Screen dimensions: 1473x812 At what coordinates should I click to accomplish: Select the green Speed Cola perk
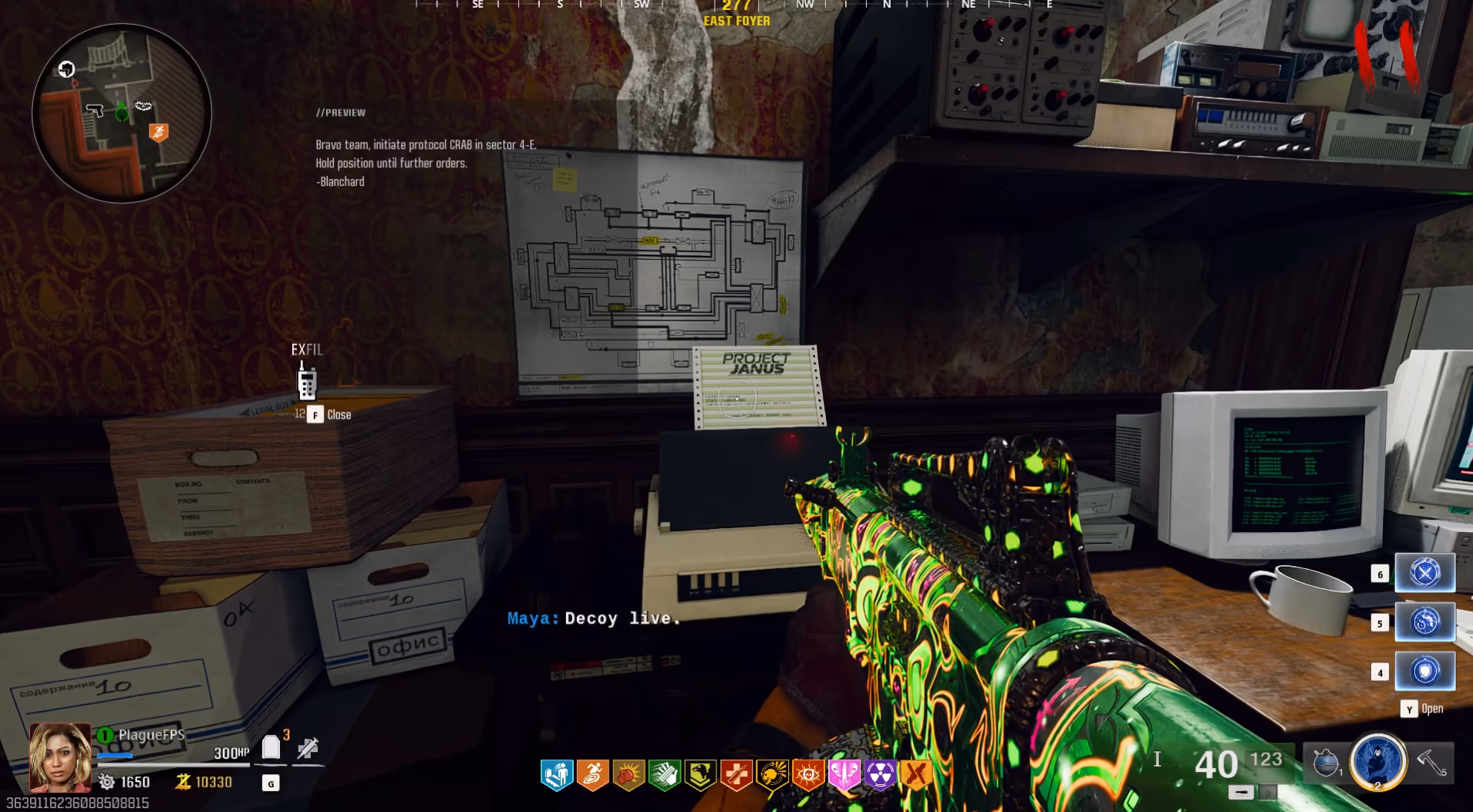tap(664, 775)
